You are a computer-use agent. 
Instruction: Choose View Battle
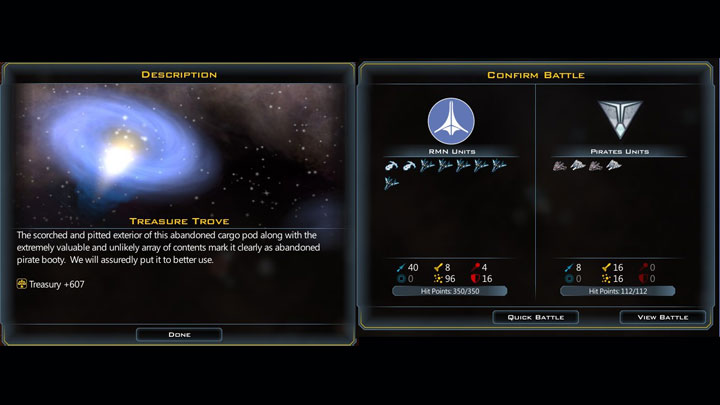point(662,317)
